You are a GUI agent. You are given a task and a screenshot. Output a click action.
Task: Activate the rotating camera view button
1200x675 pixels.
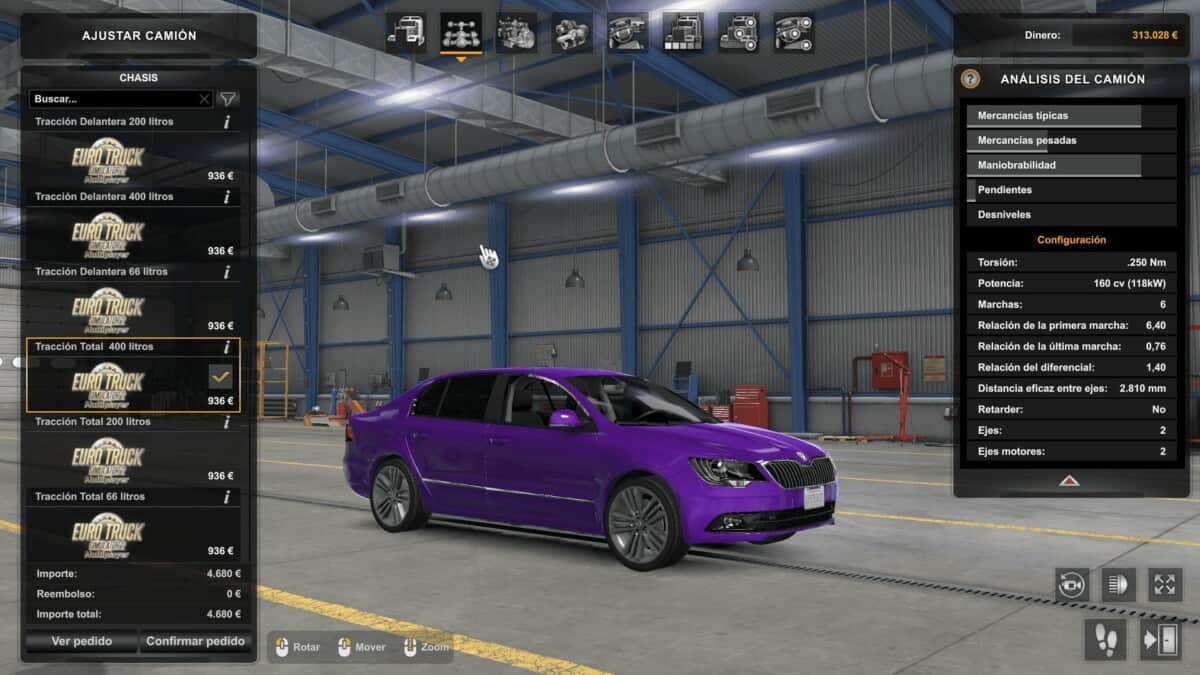pyautogui.click(x=1072, y=584)
